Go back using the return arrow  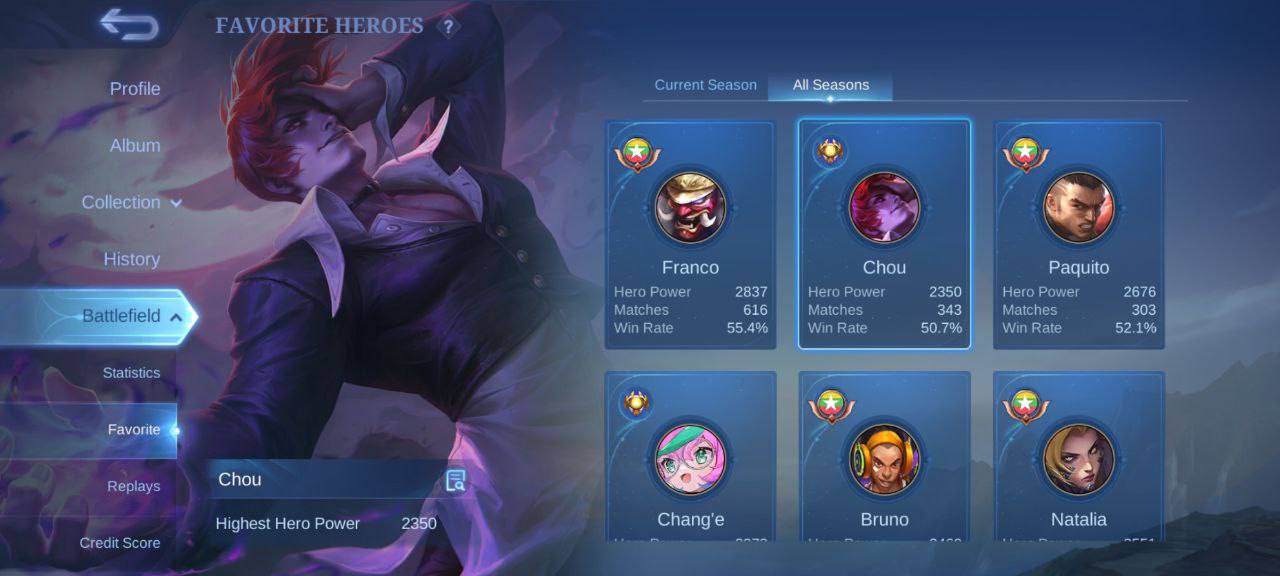[x=129, y=25]
